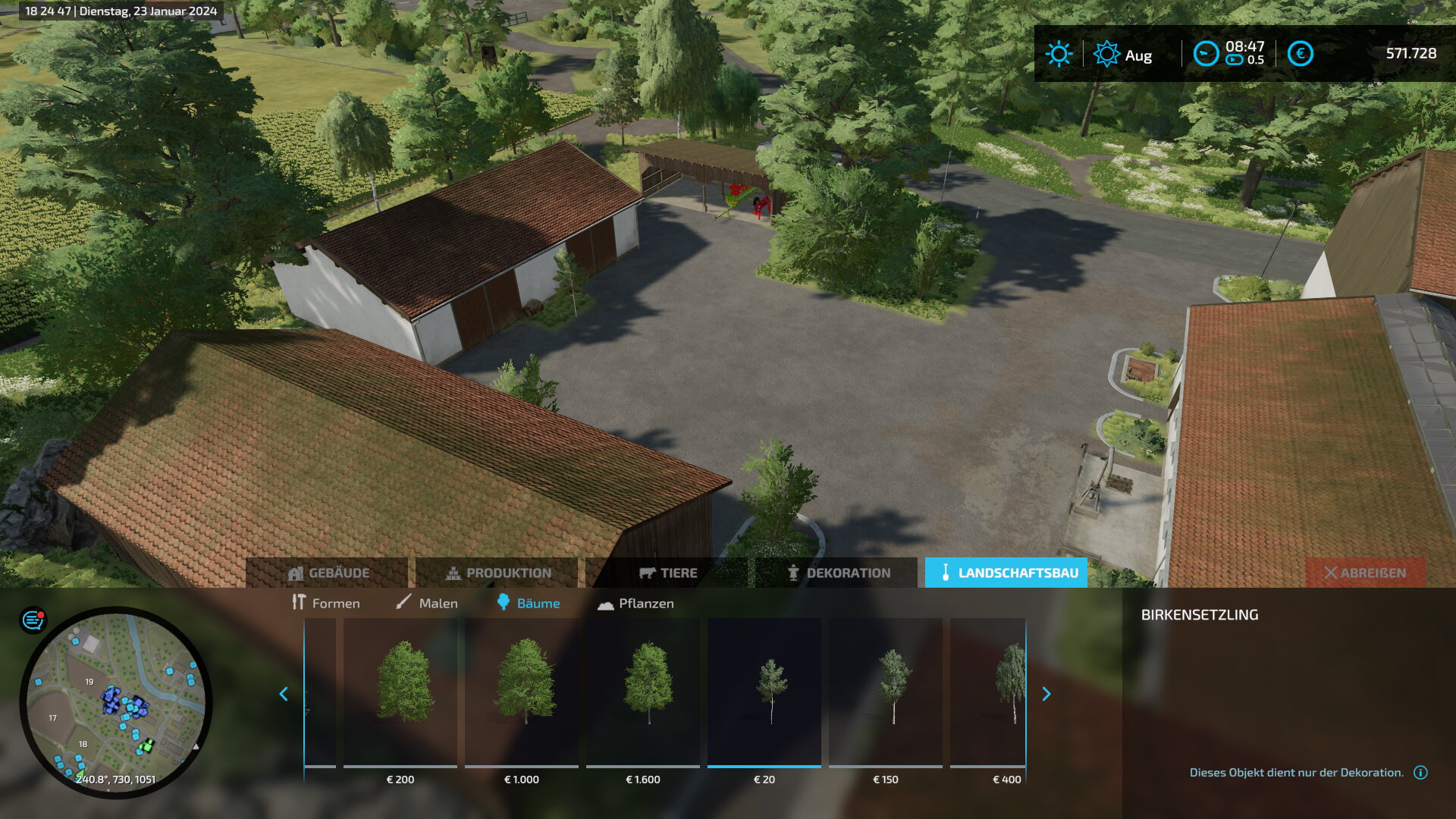The image size is (1456, 819).
Task: Open the info icon beside decoration note
Action: click(x=1420, y=773)
